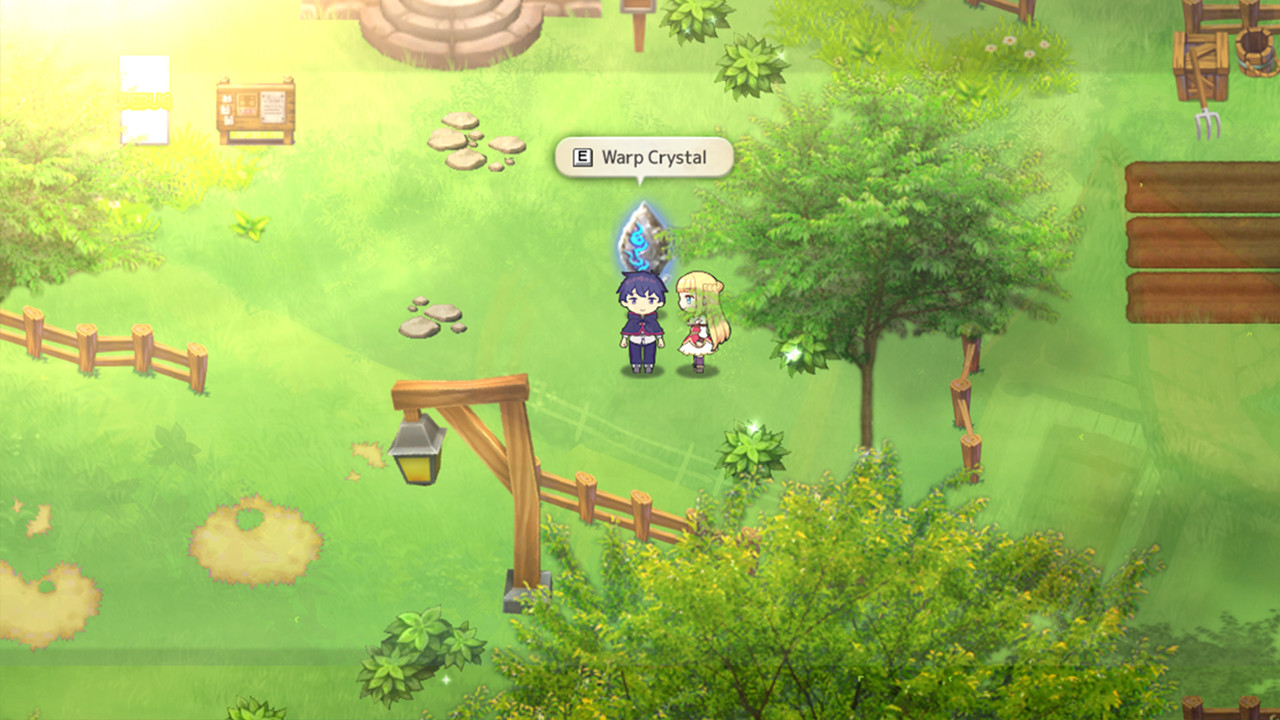The width and height of the screenshot is (1280, 720).
Task: Click the sparkling green bush near the tree
Action: click(795, 355)
